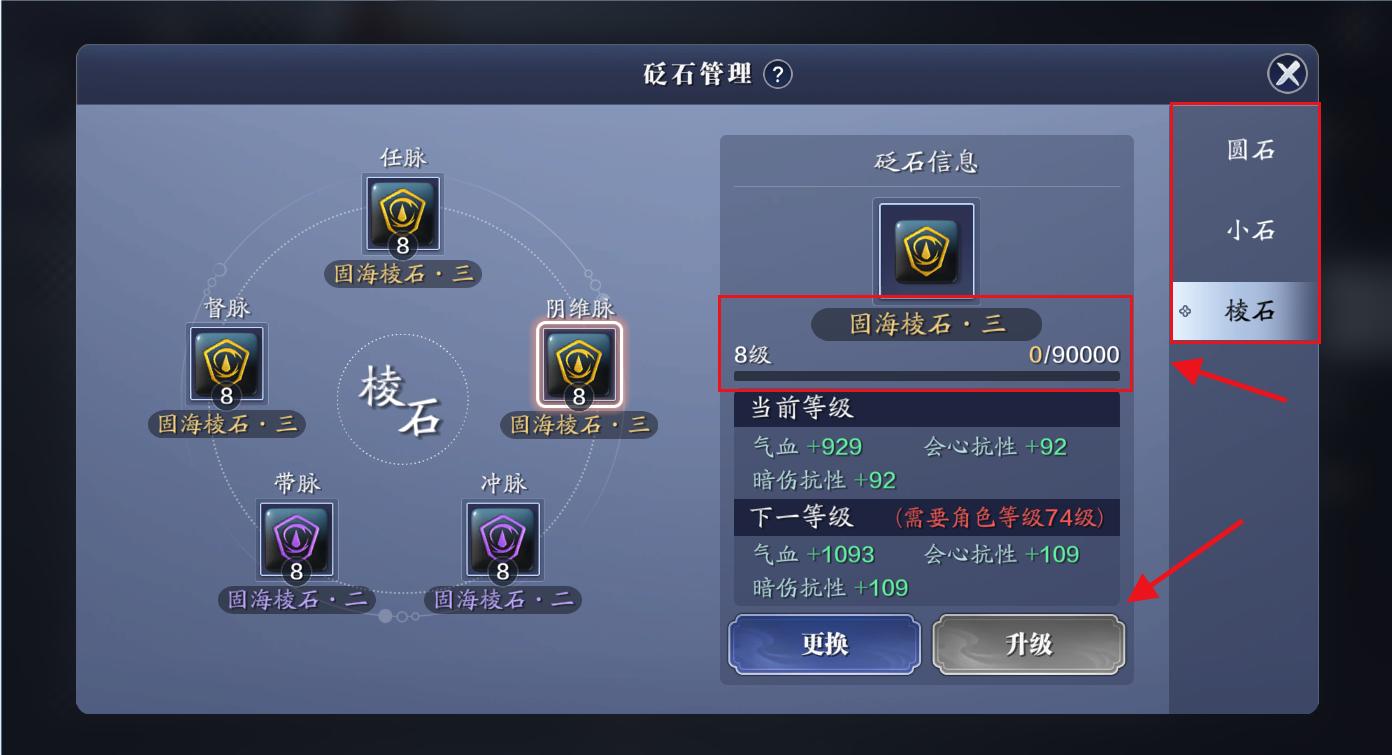The width and height of the screenshot is (1392, 755).
Task: Open the third page dot
Action: [415, 616]
